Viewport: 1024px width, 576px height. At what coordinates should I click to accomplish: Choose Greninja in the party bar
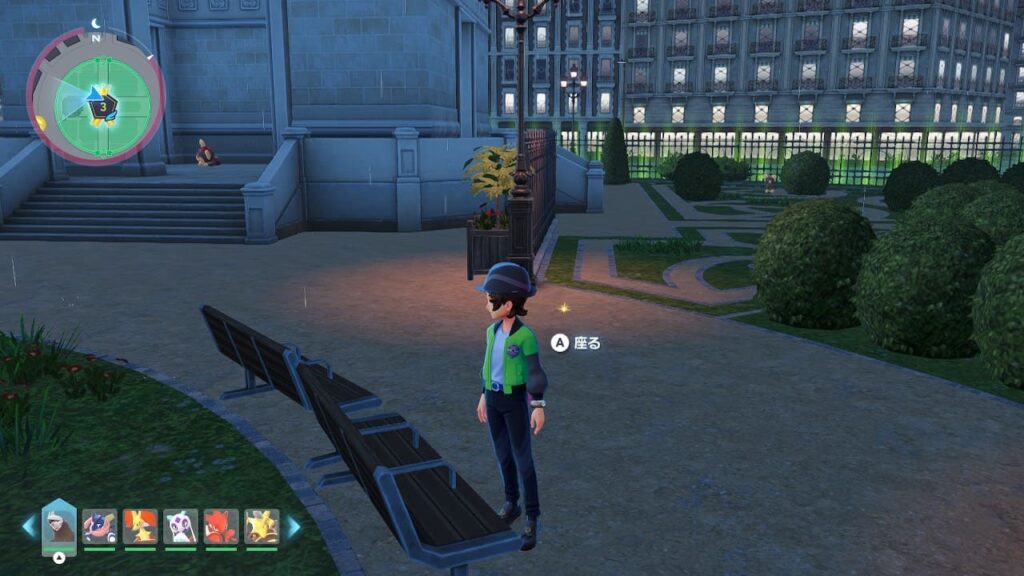coord(100,526)
